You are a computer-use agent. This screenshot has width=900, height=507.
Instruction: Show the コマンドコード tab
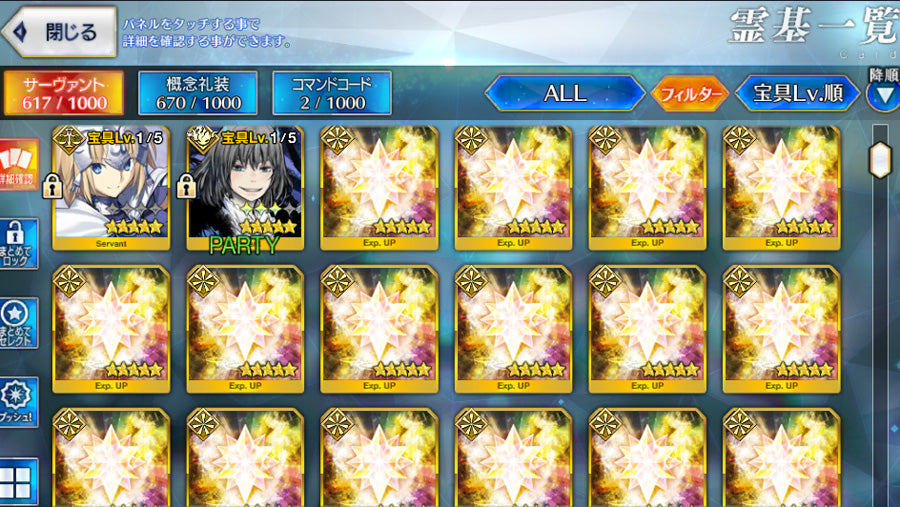[332, 92]
